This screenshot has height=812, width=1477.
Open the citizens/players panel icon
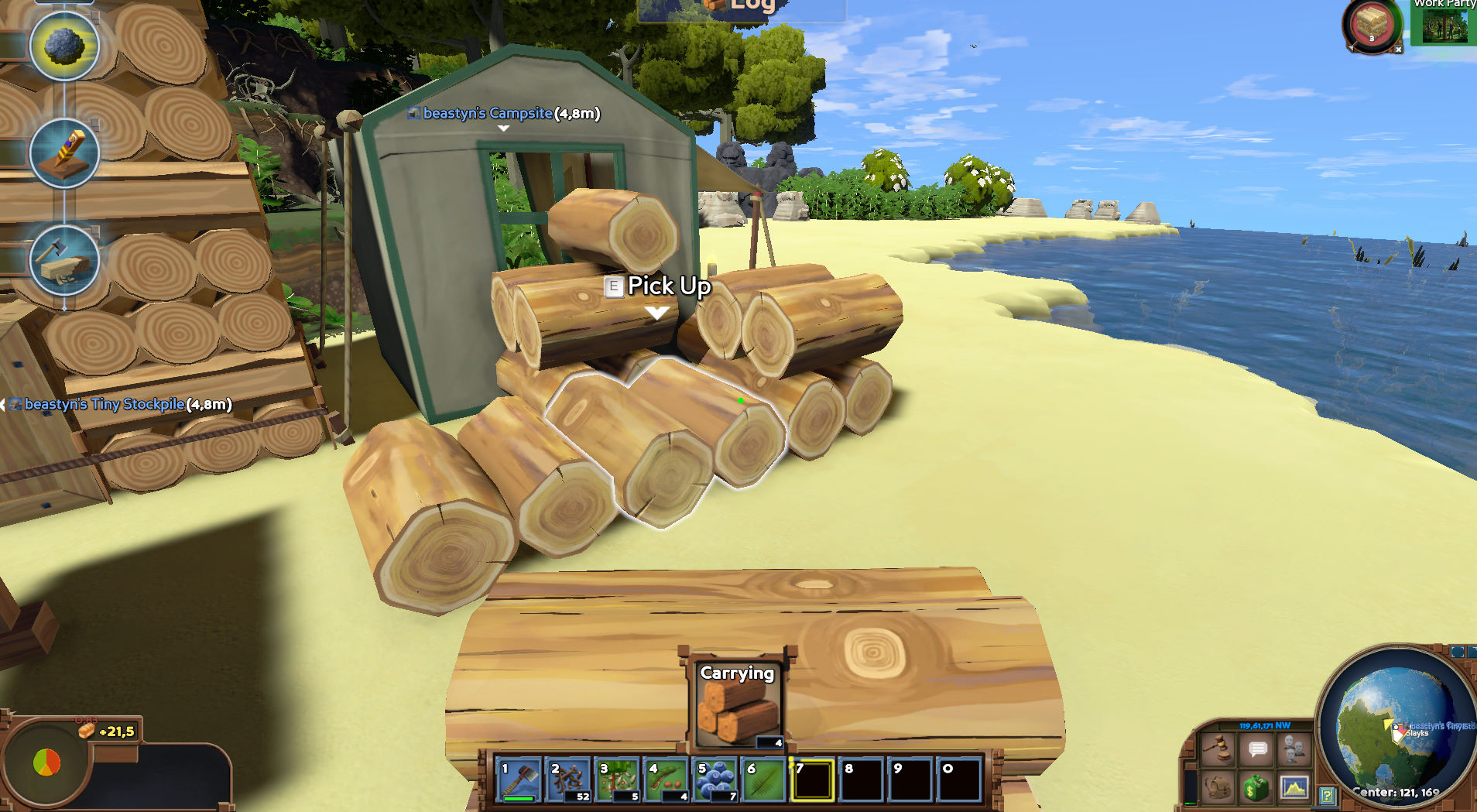pos(1294,748)
